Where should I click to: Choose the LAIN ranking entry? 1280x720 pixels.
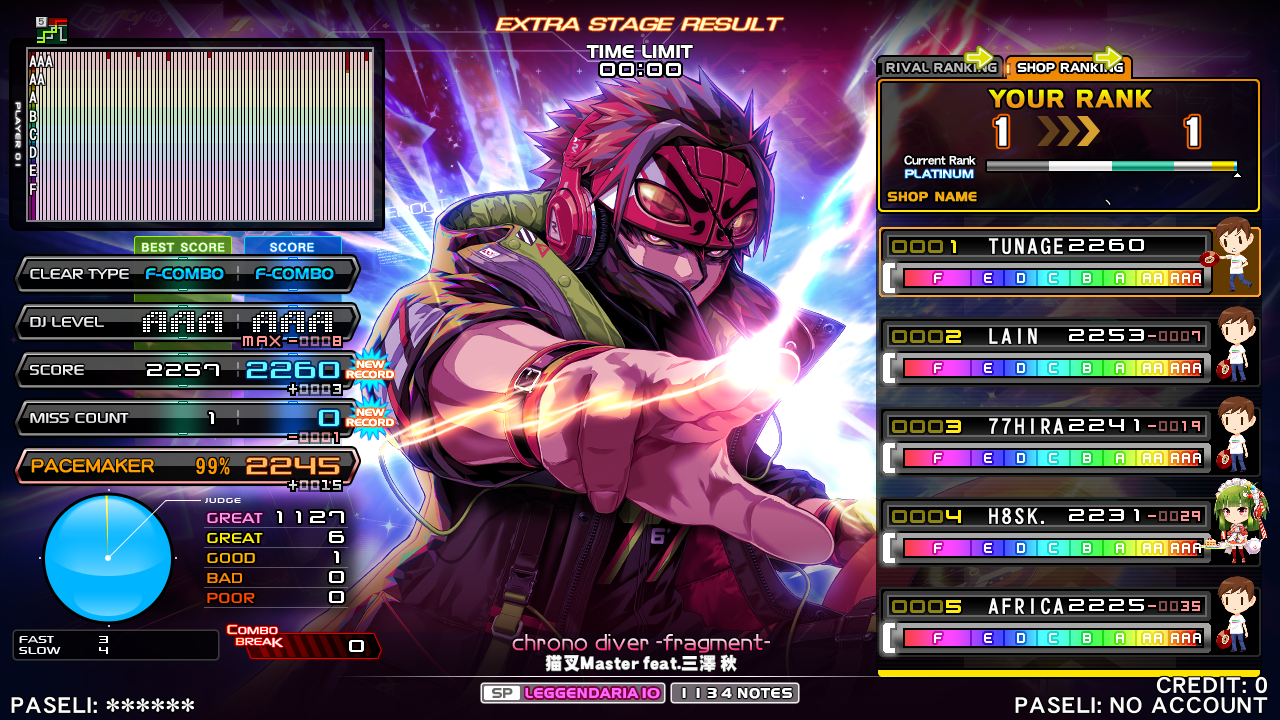tap(1046, 352)
